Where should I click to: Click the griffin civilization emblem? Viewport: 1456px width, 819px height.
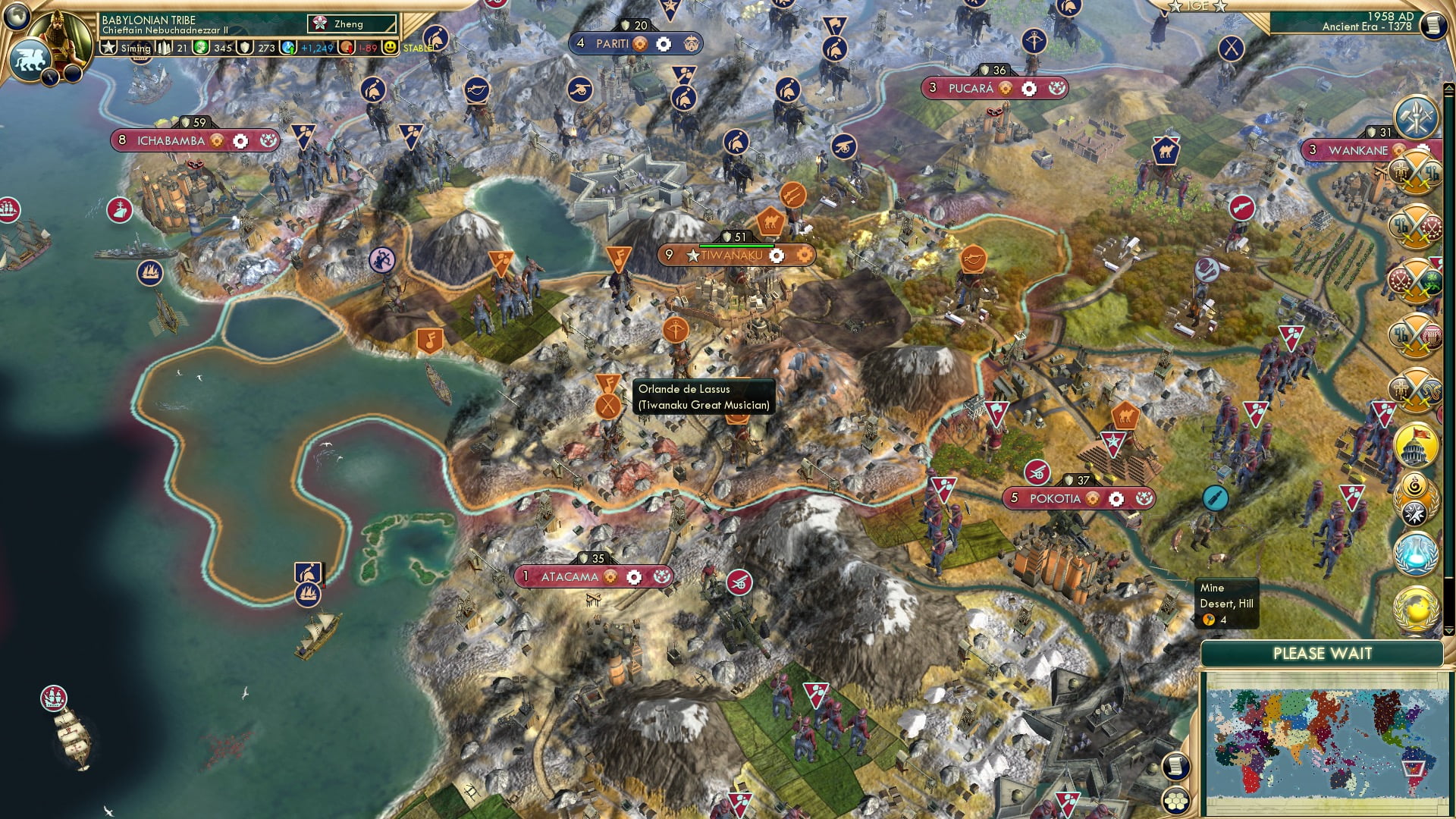pyautogui.click(x=29, y=59)
